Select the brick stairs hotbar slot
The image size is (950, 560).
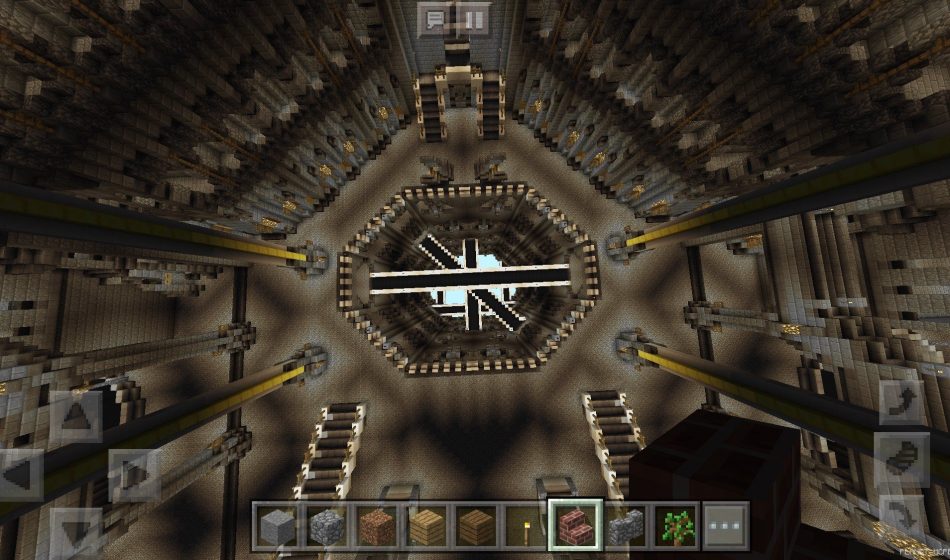coord(575,525)
